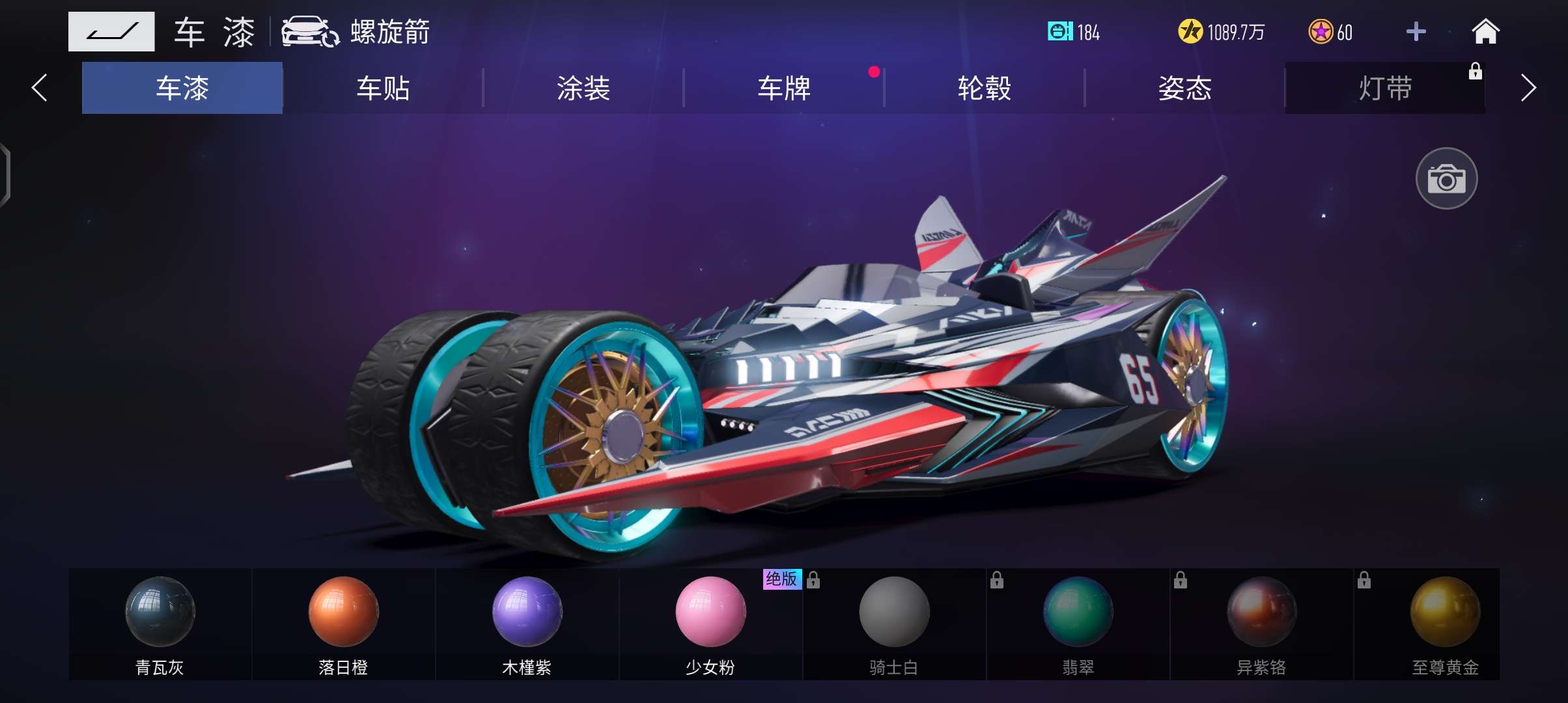Click the medal currency icon showing 60
This screenshot has width=1568, height=703.
coord(1322,31)
